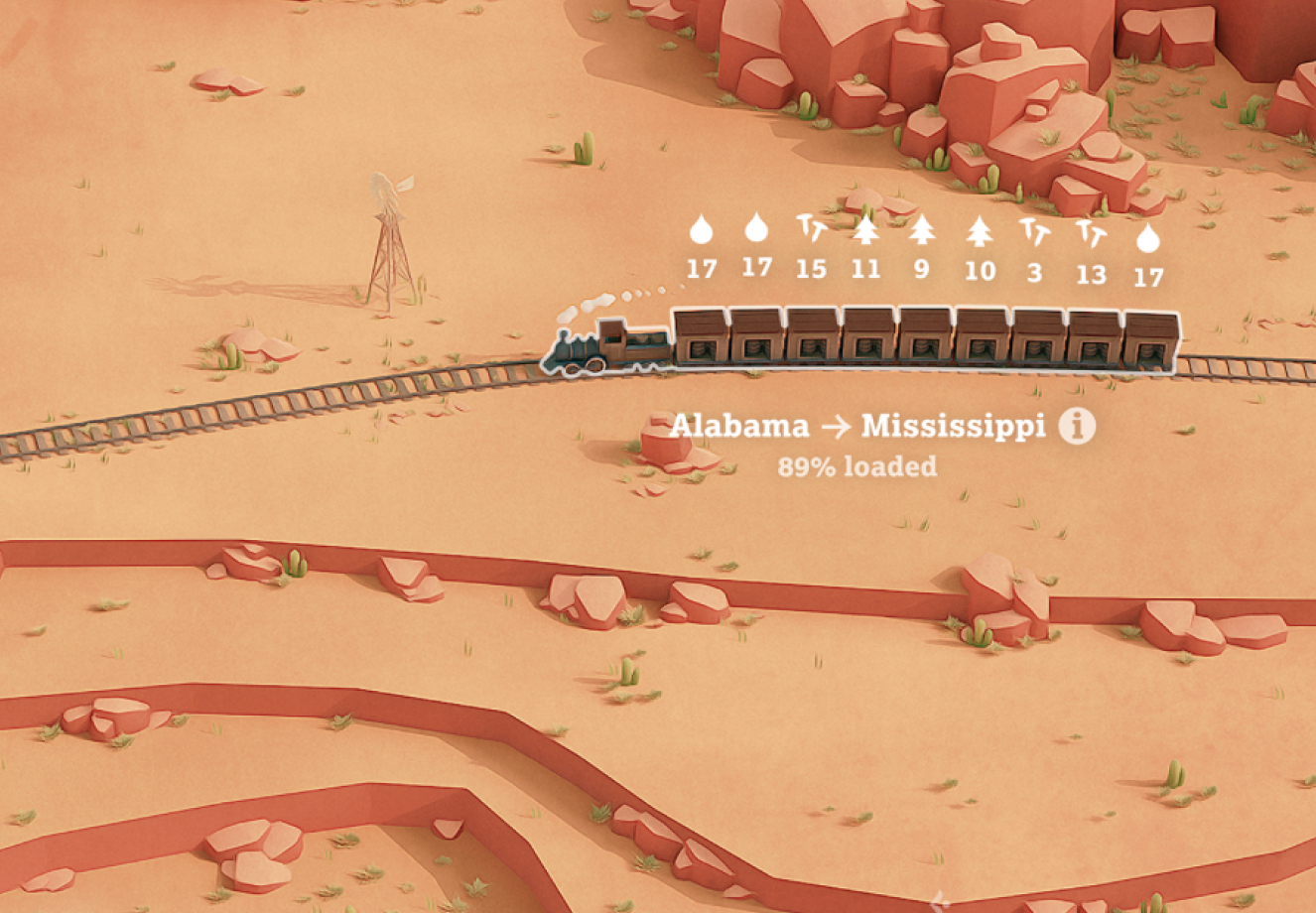Select the rightmost water drop icon showing 17
Viewport: 1316px width, 913px height.
1146,234
